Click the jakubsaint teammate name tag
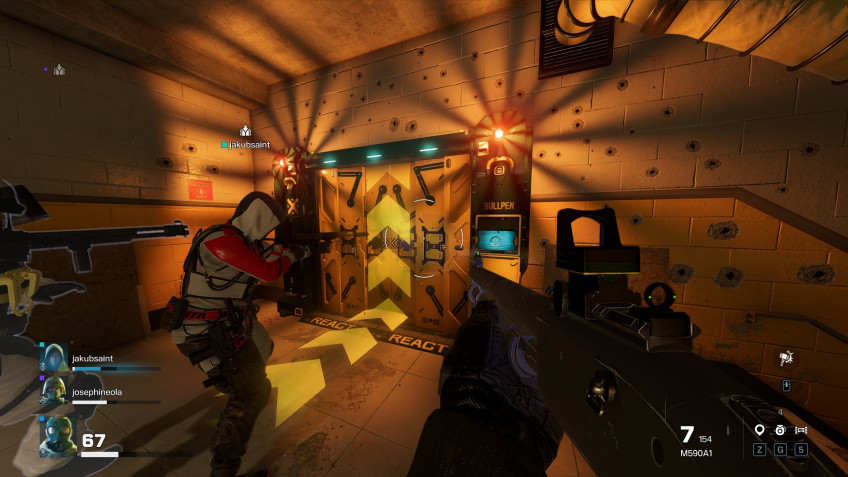 click(x=246, y=145)
